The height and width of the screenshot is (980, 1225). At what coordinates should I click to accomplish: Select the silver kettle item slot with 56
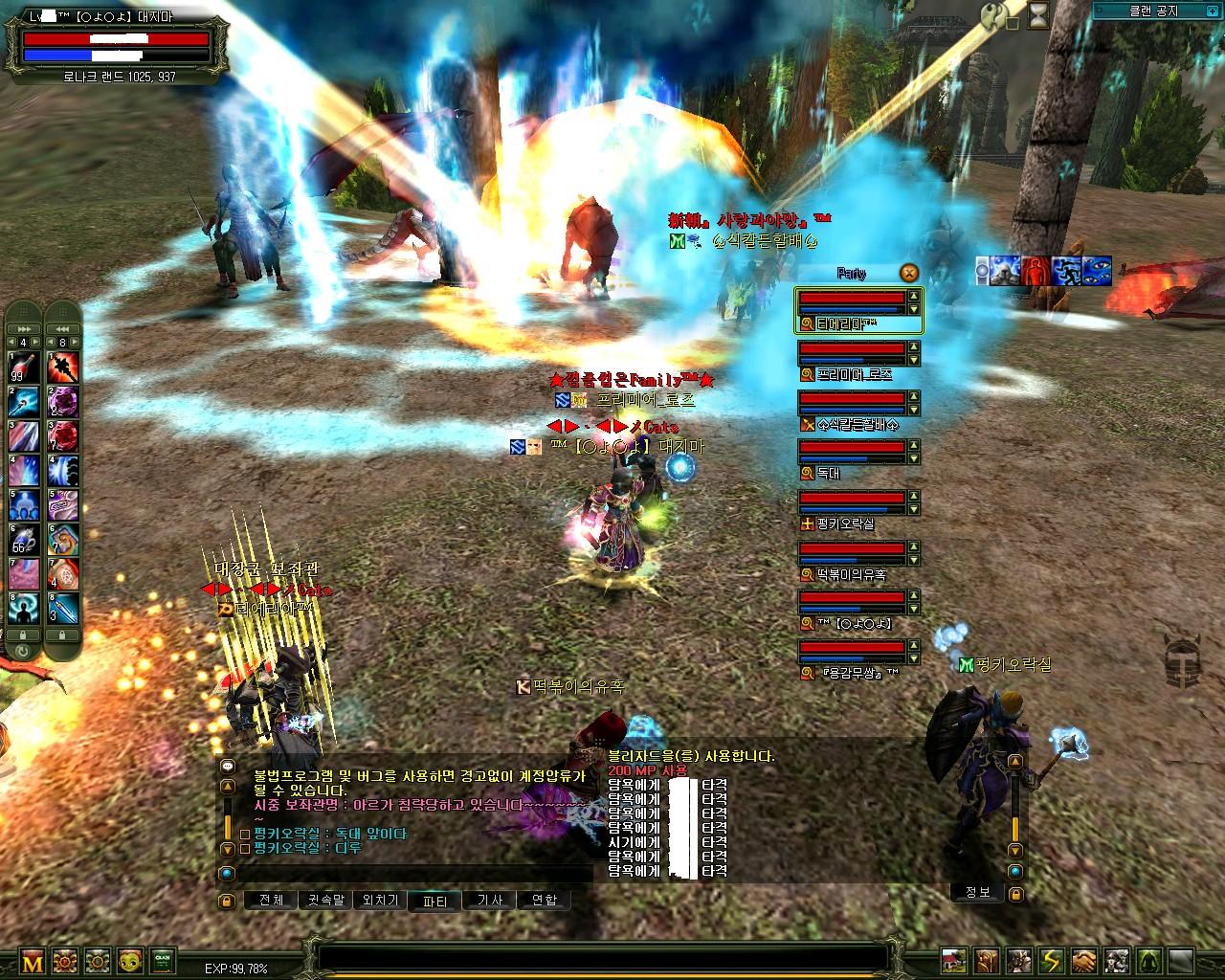coord(24,540)
